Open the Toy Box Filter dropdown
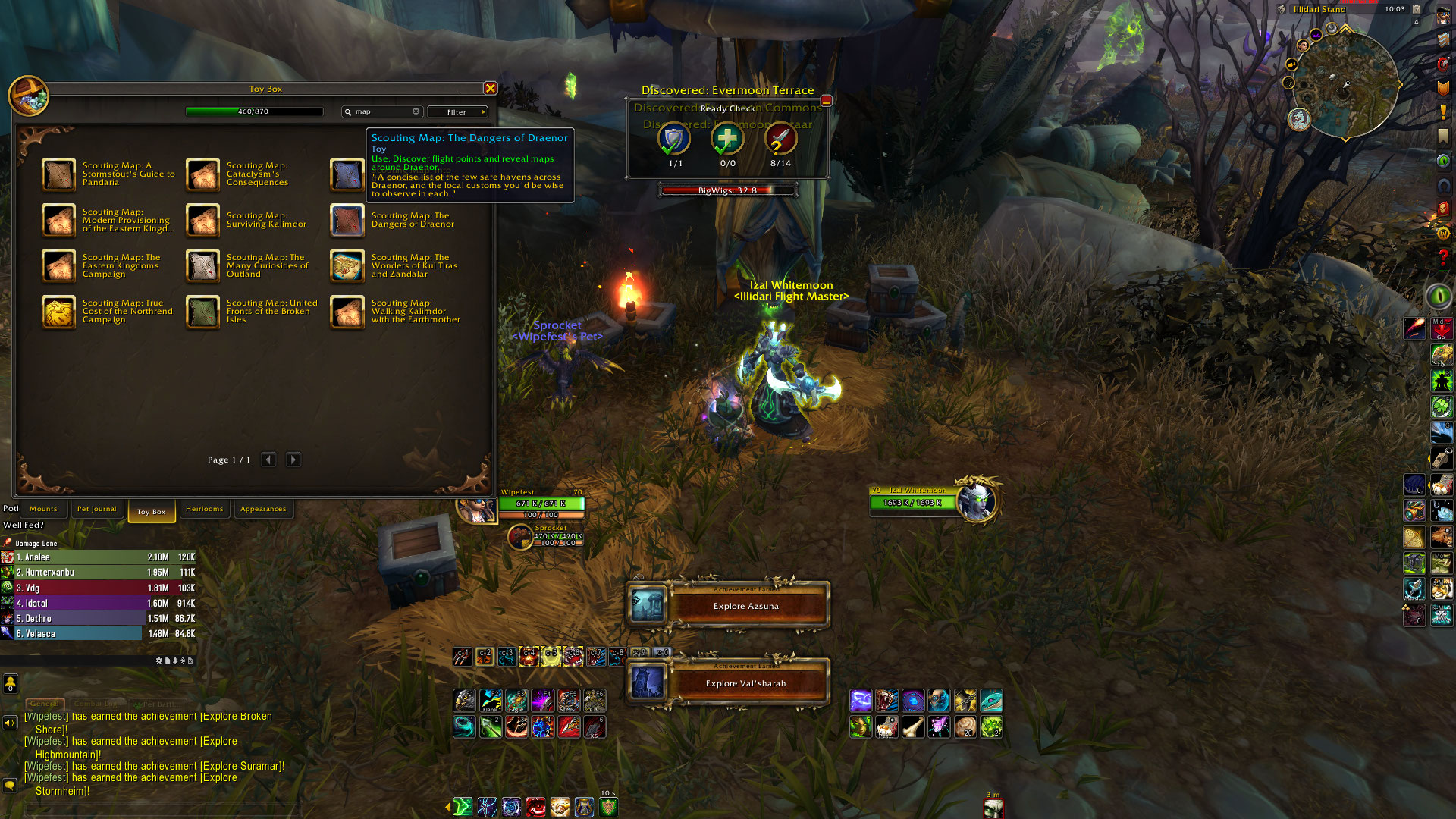 pos(457,111)
